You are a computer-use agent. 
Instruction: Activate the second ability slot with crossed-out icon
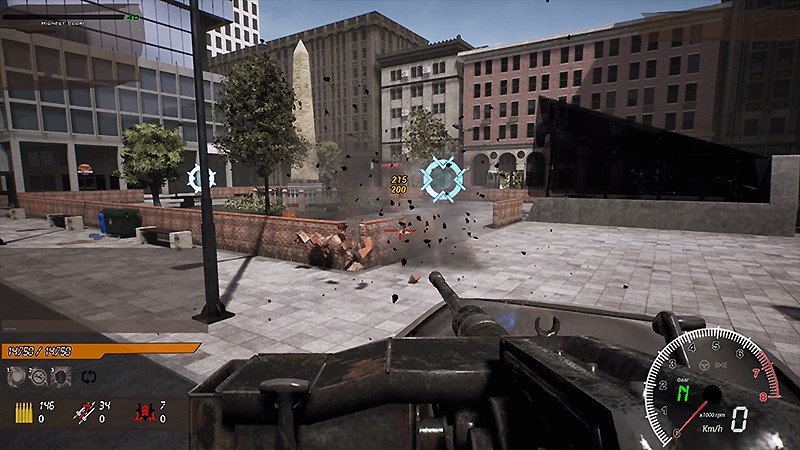pos(38,377)
